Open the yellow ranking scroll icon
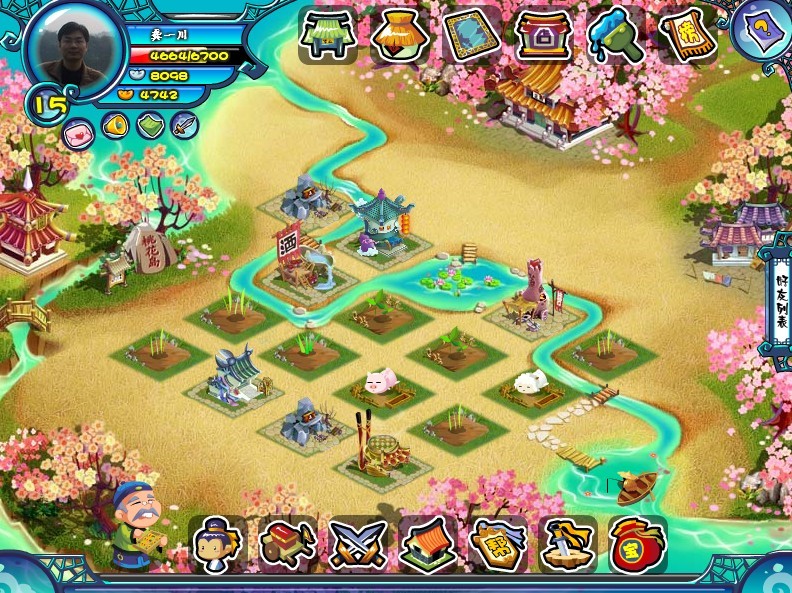 point(687,36)
